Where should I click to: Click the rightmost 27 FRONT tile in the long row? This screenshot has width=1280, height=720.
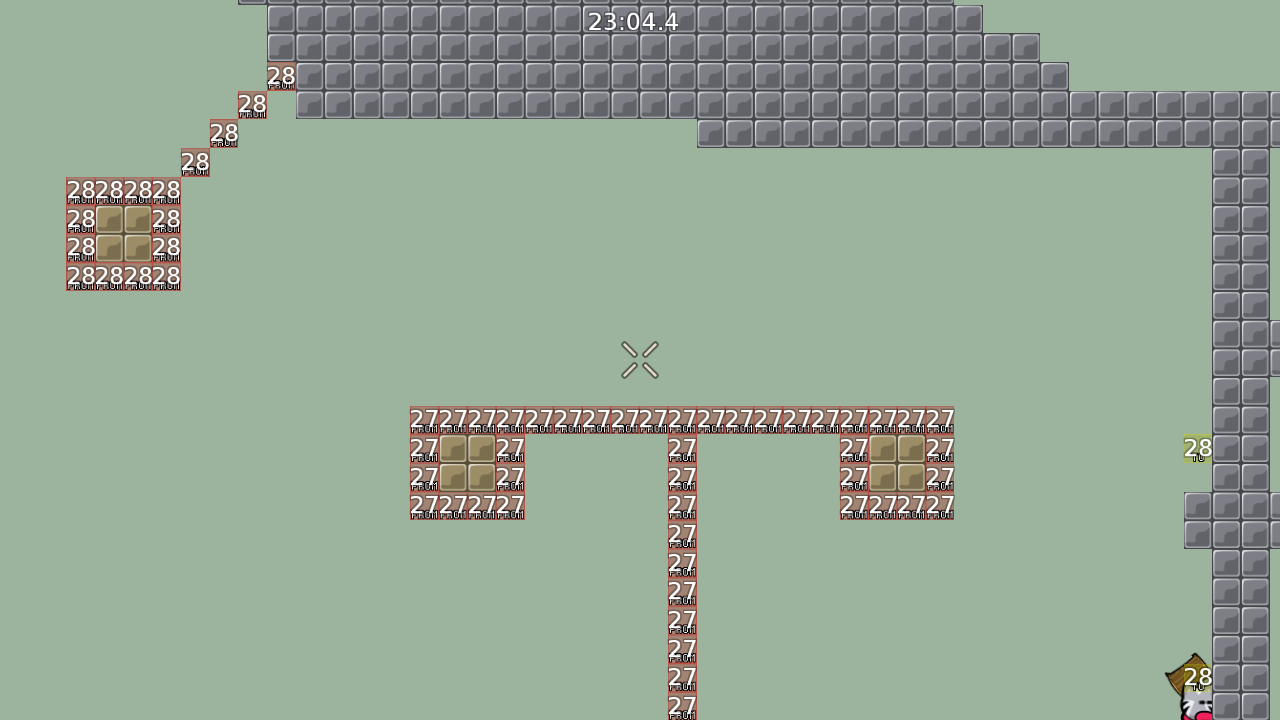tap(940, 418)
